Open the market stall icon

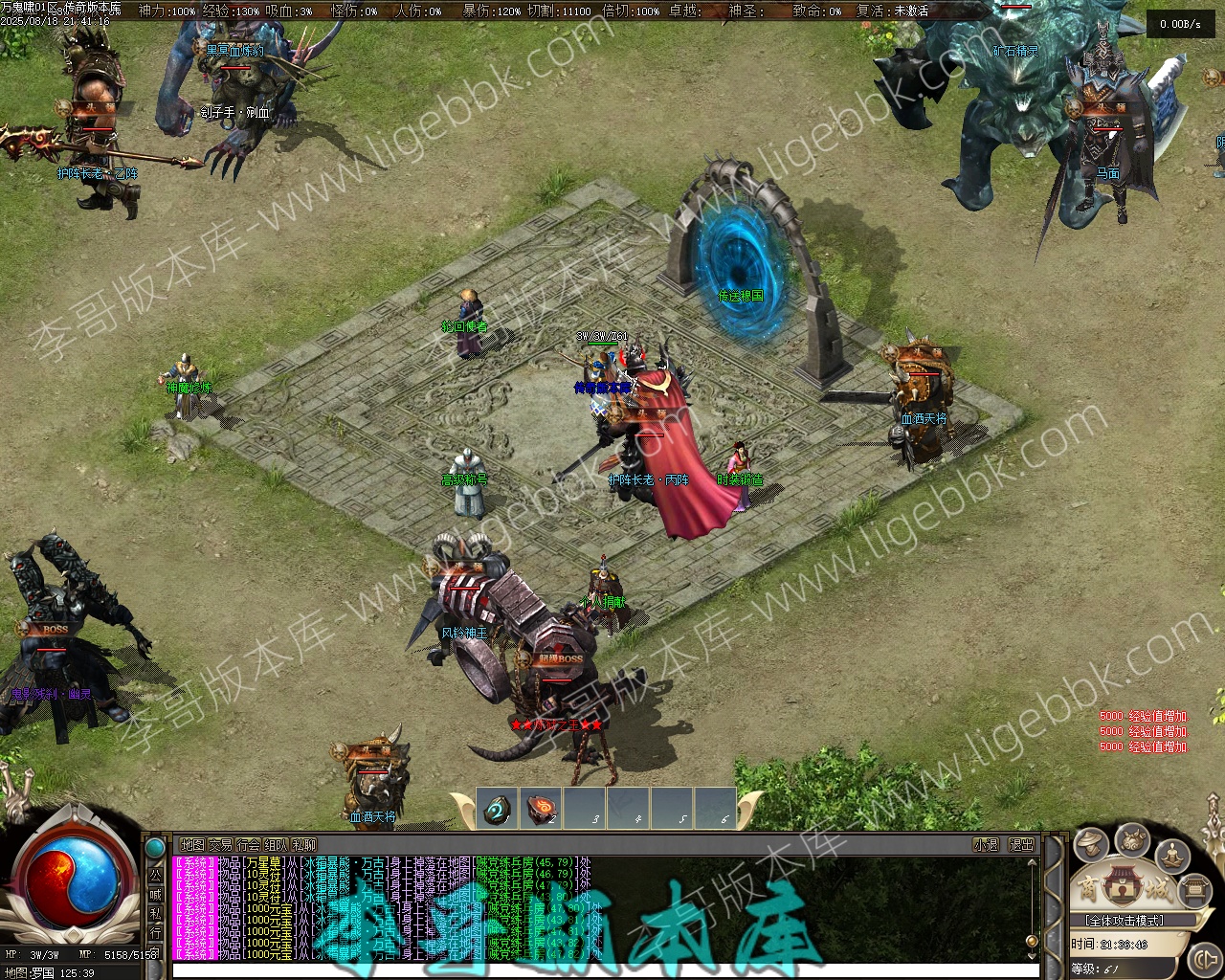[1193, 890]
